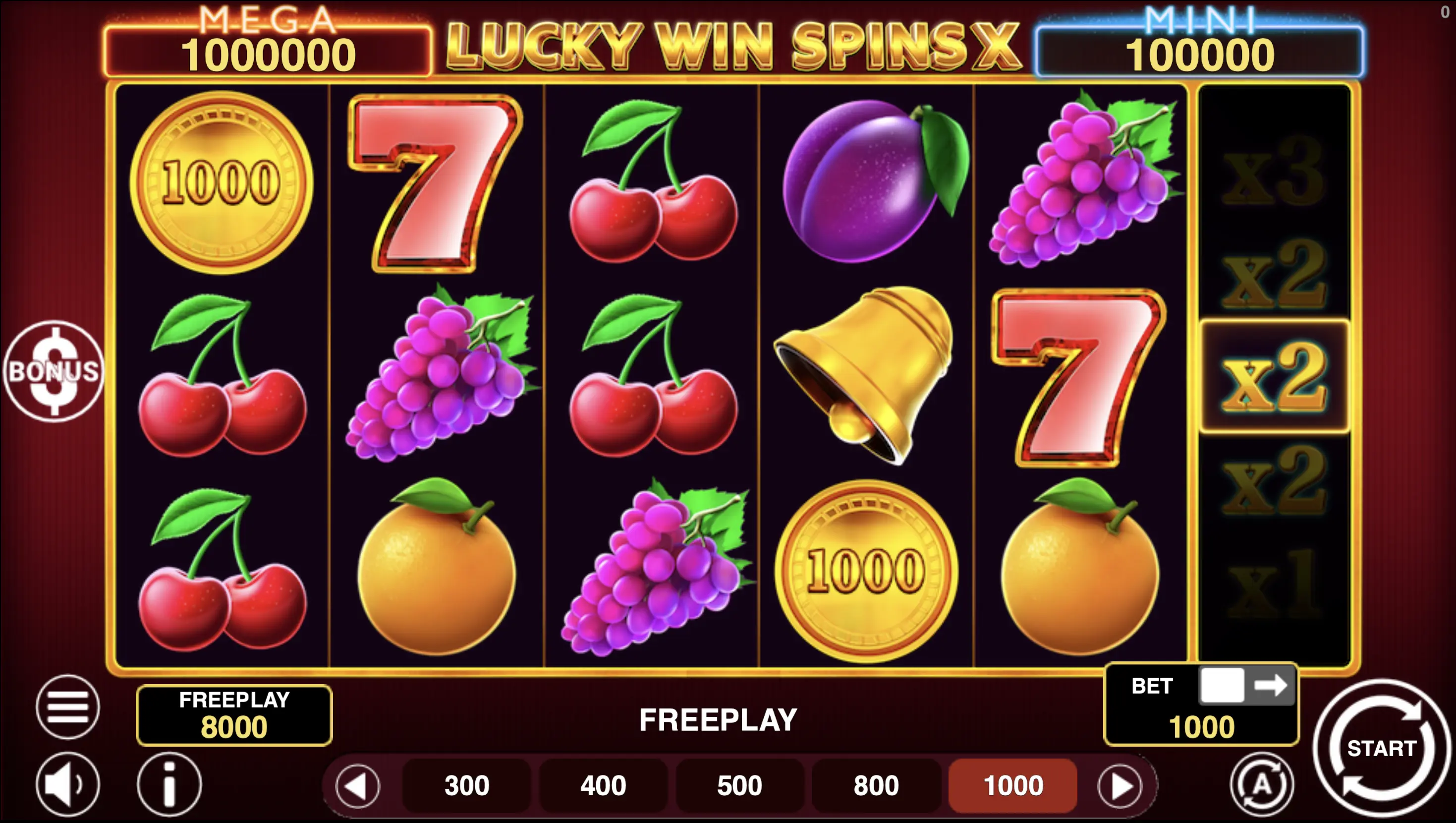The height and width of the screenshot is (823, 1456).
Task: Select the 1000 bet option
Action: coord(1011,785)
